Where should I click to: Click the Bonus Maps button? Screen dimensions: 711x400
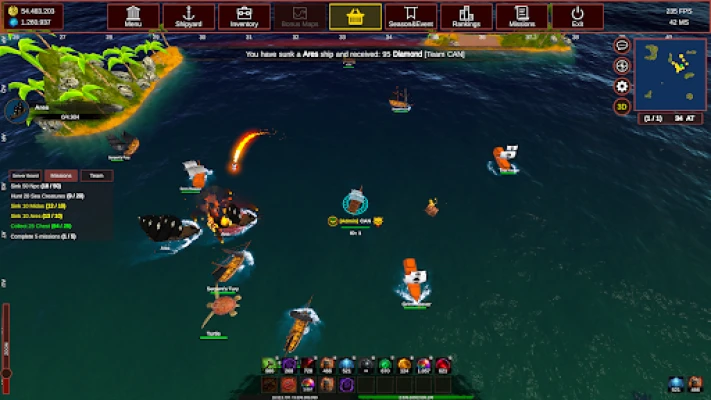click(x=300, y=16)
